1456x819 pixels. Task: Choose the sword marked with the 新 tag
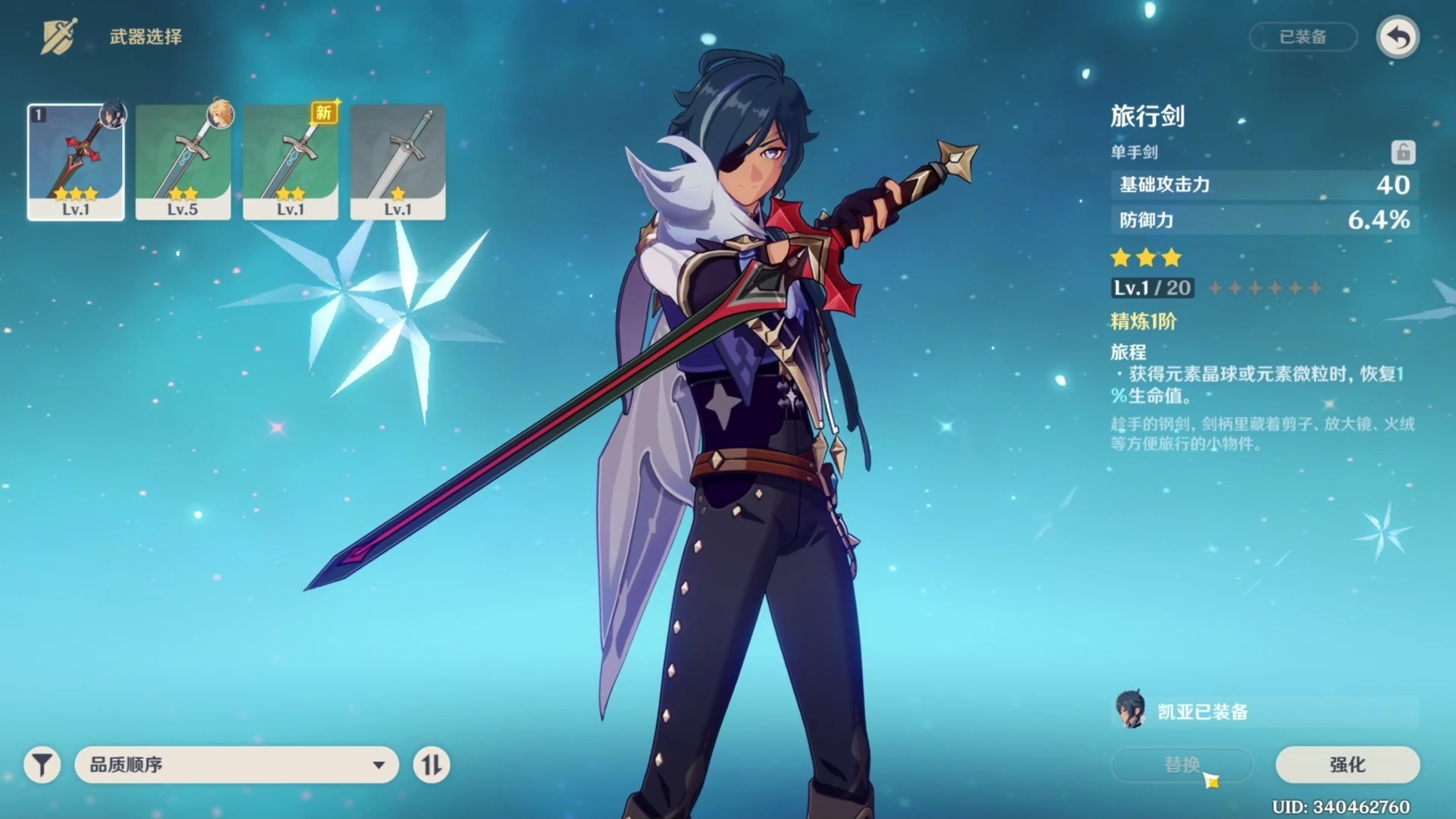coord(290,162)
